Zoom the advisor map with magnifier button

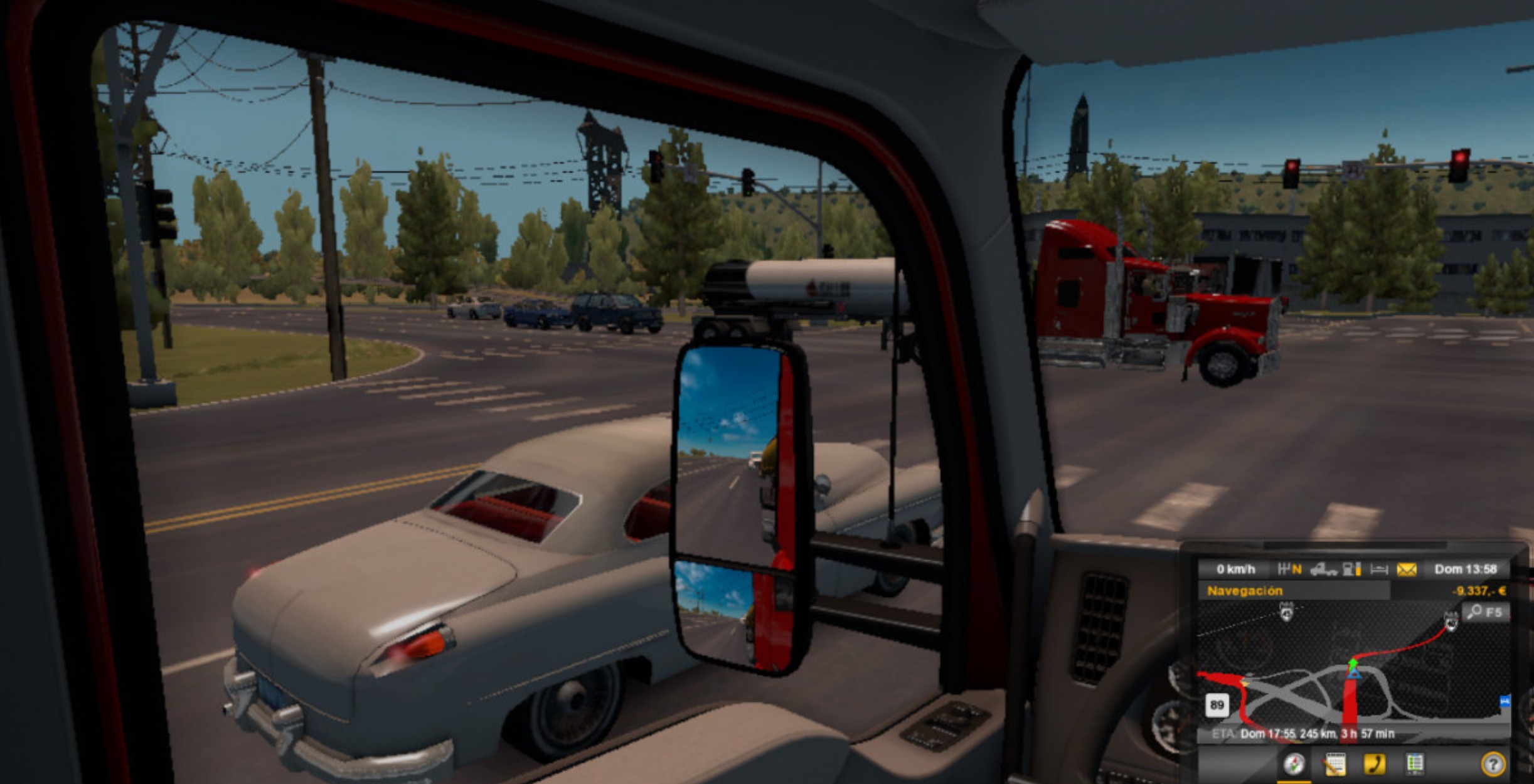pyautogui.click(x=1486, y=612)
